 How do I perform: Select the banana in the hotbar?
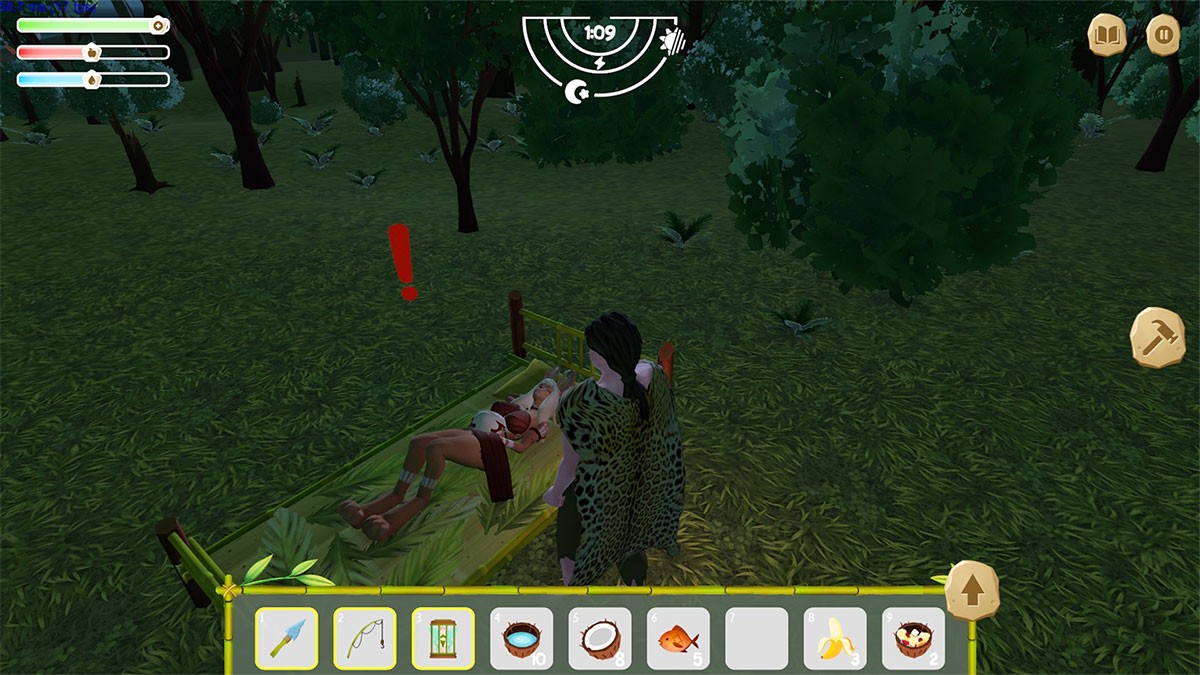click(835, 638)
